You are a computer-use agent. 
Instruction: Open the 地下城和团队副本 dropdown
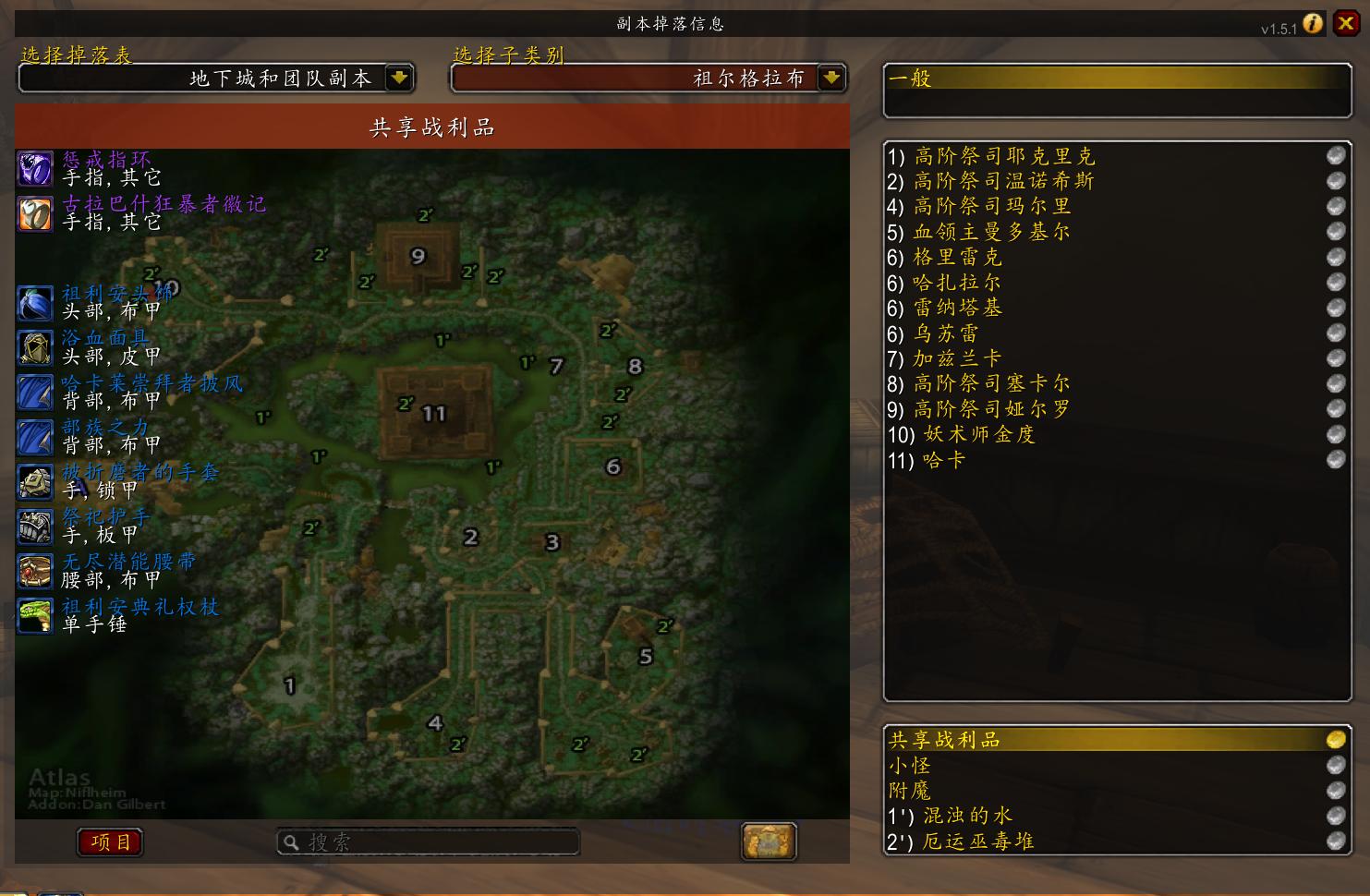click(x=398, y=79)
